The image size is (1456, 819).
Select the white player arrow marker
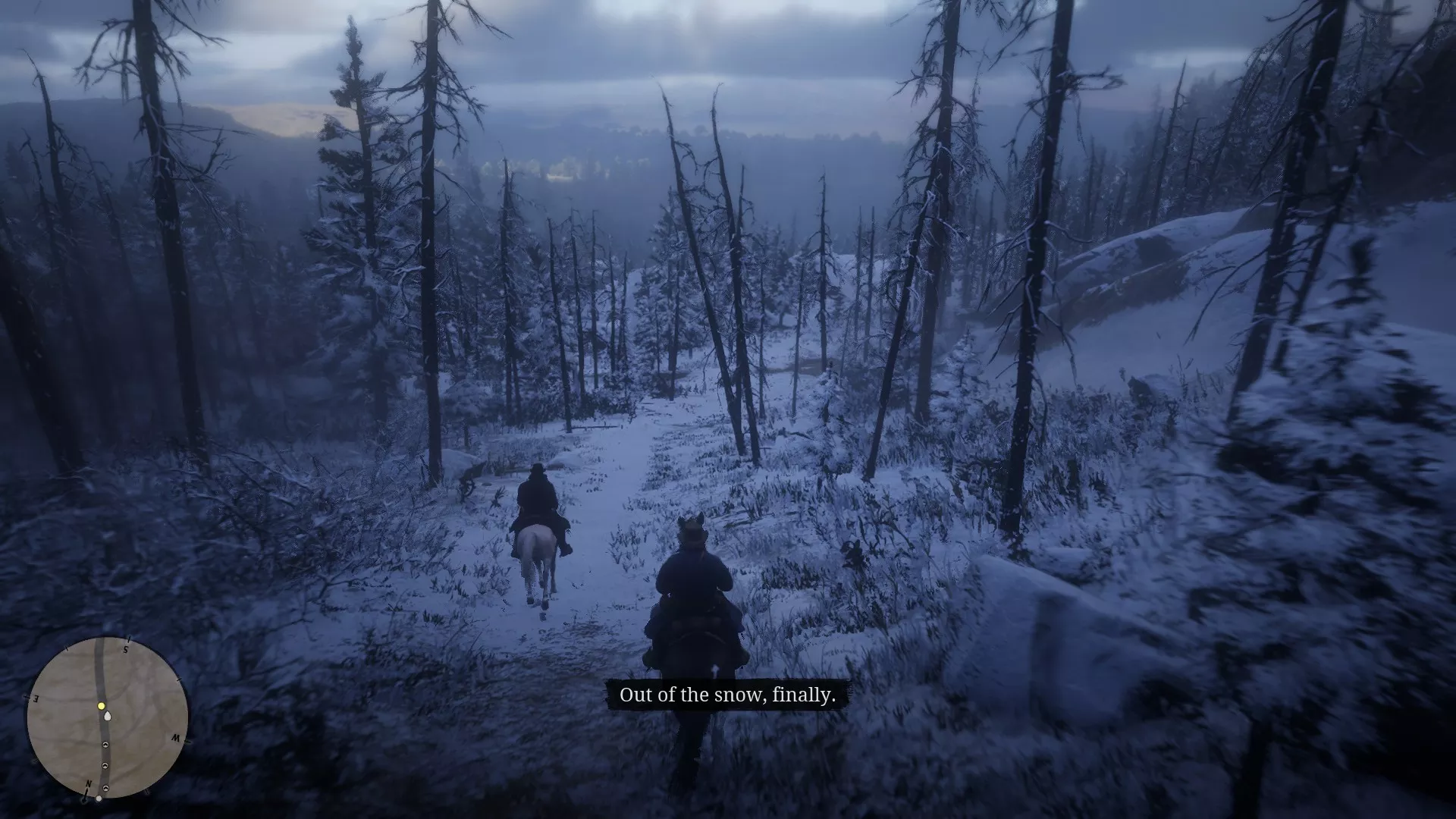pos(108,716)
